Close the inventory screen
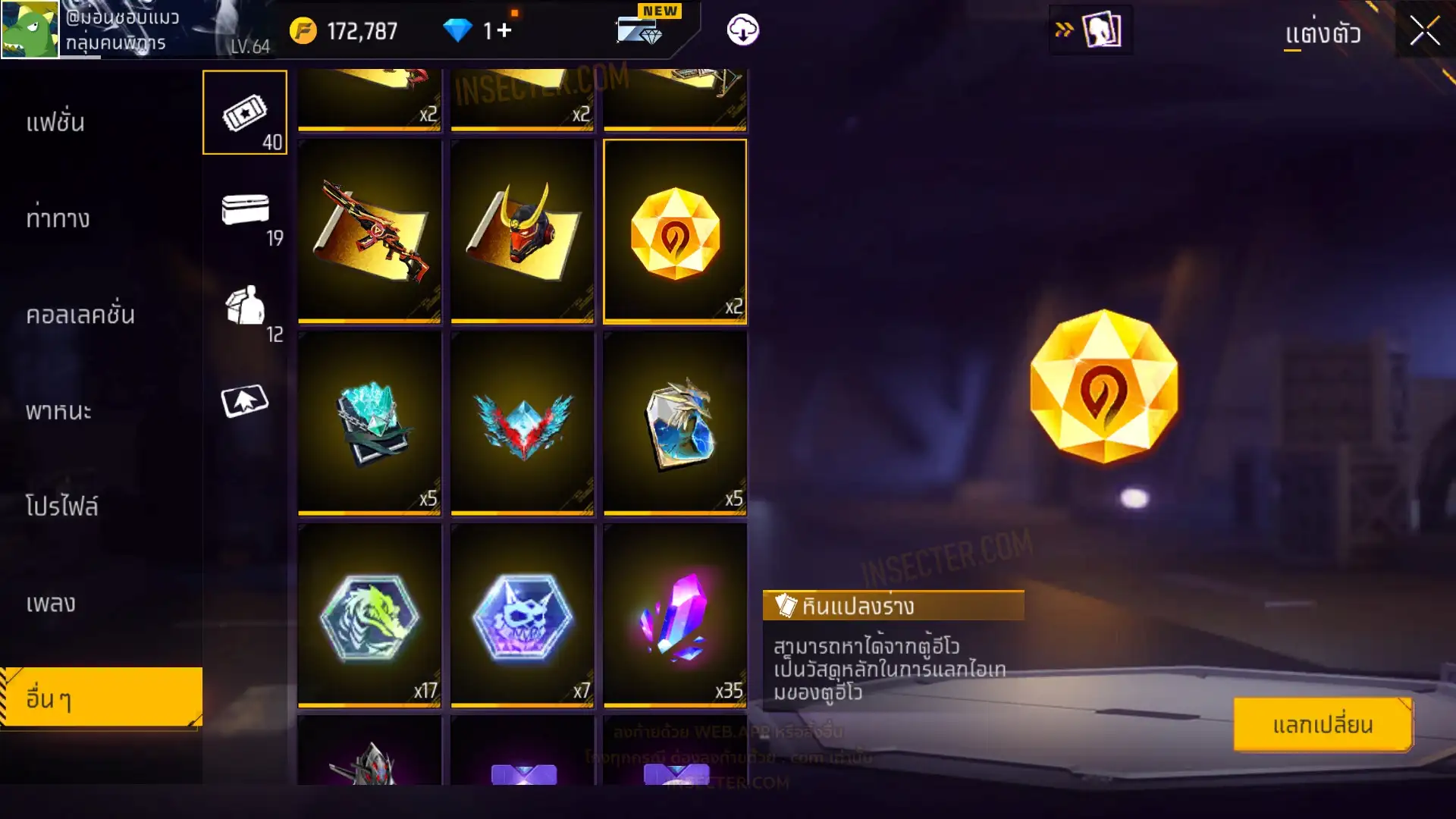Viewport: 1456px width, 819px height. click(x=1424, y=31)
